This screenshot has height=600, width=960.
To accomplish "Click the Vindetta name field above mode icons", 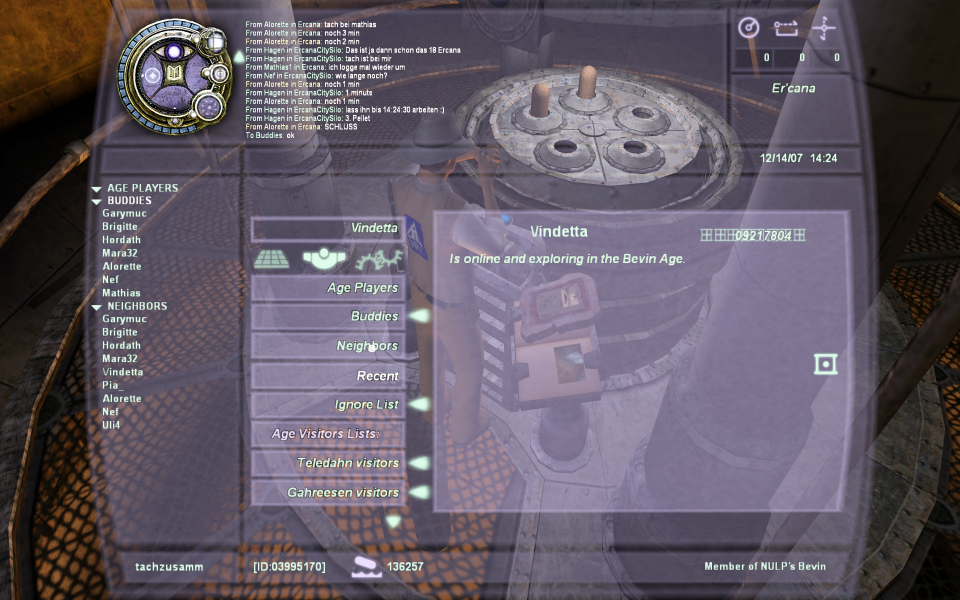I will pos(328,229).
